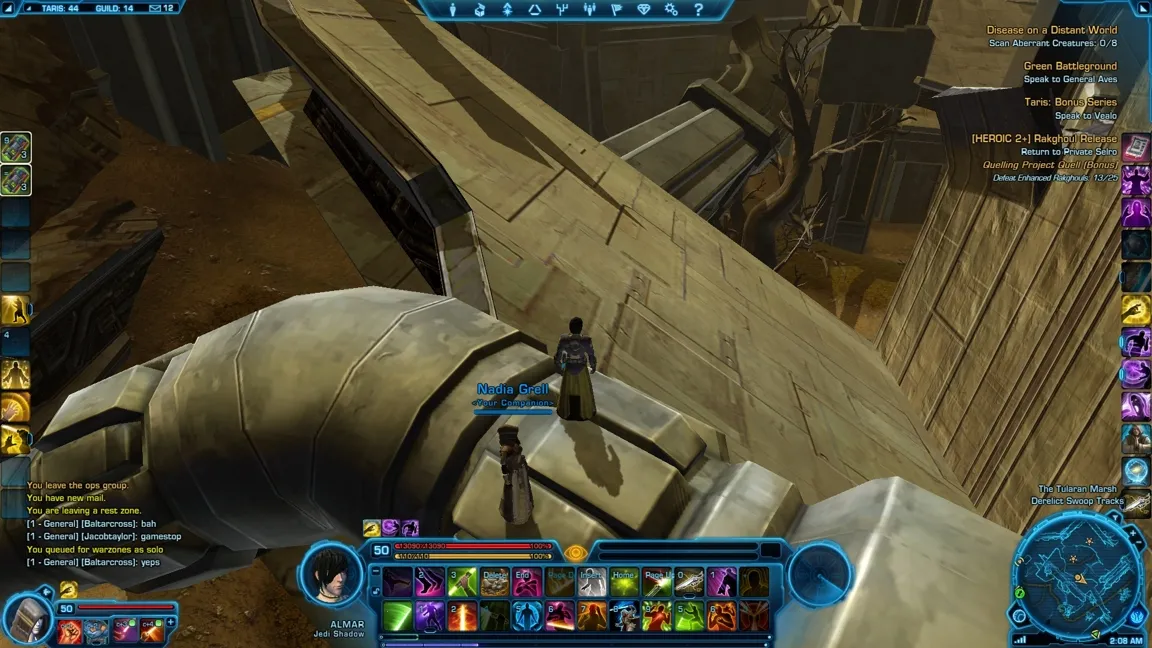Image resolution: width=1152 pixels, height=648 pixels.
Task: Open the inventory chest icon in top menu
Action: tap(480, 10)
